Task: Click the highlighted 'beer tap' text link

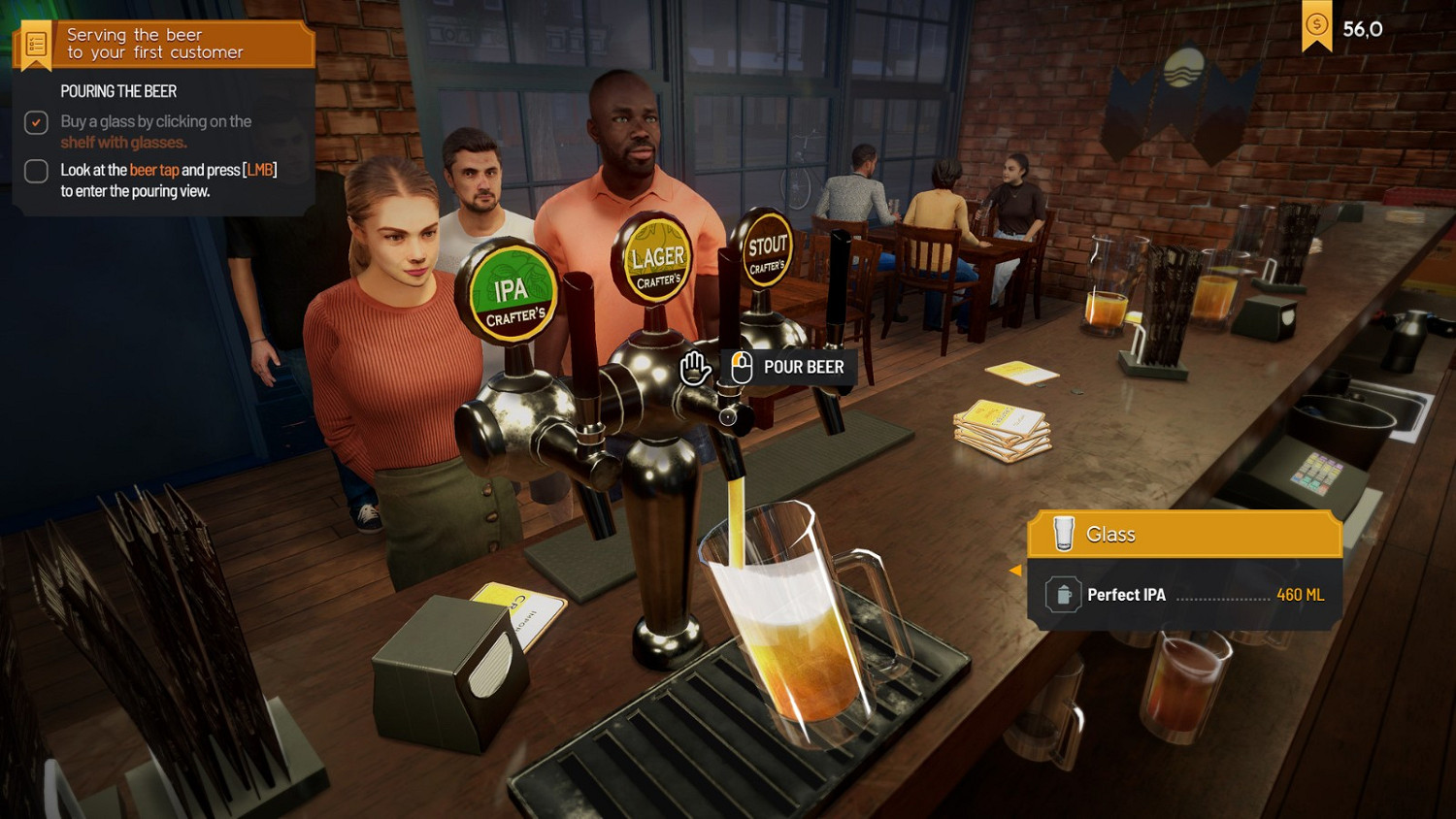Action: (x=153, y=169)
